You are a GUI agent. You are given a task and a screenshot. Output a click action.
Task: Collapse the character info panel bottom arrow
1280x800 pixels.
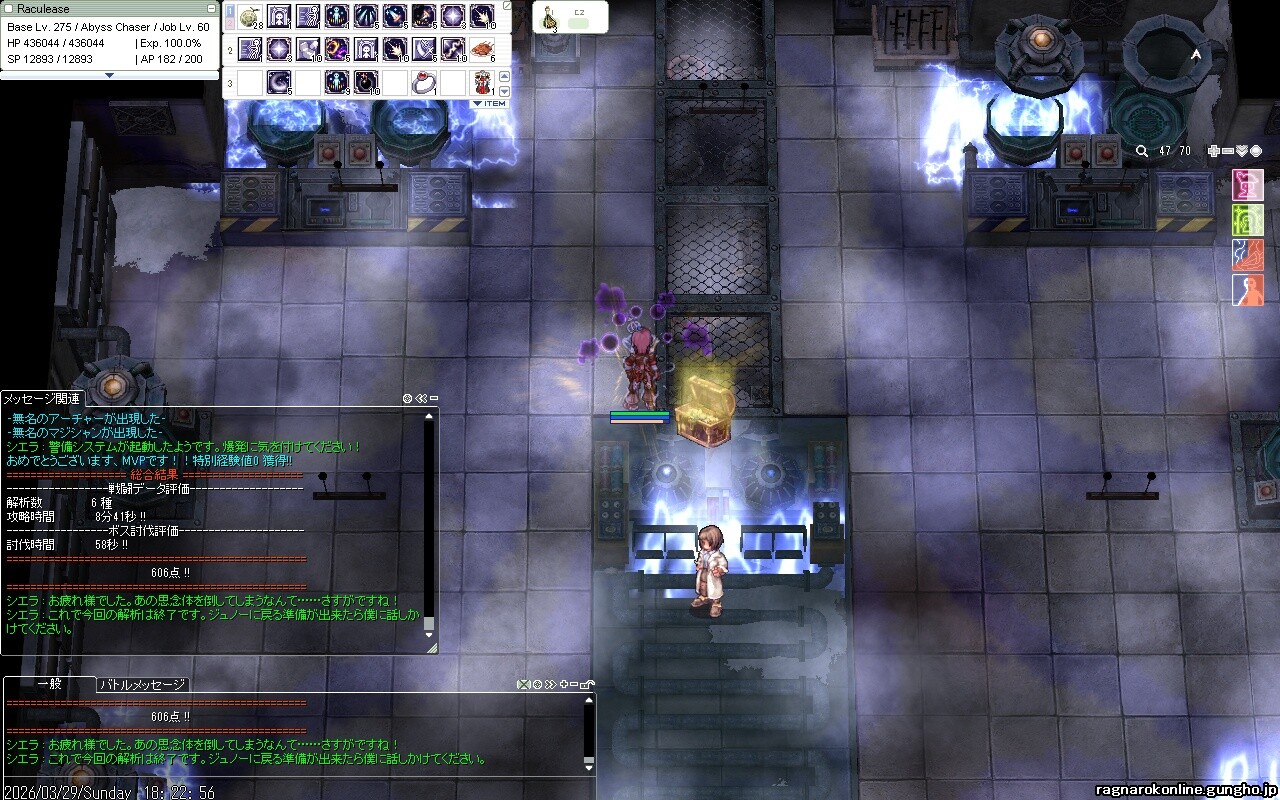pos(110,75)
